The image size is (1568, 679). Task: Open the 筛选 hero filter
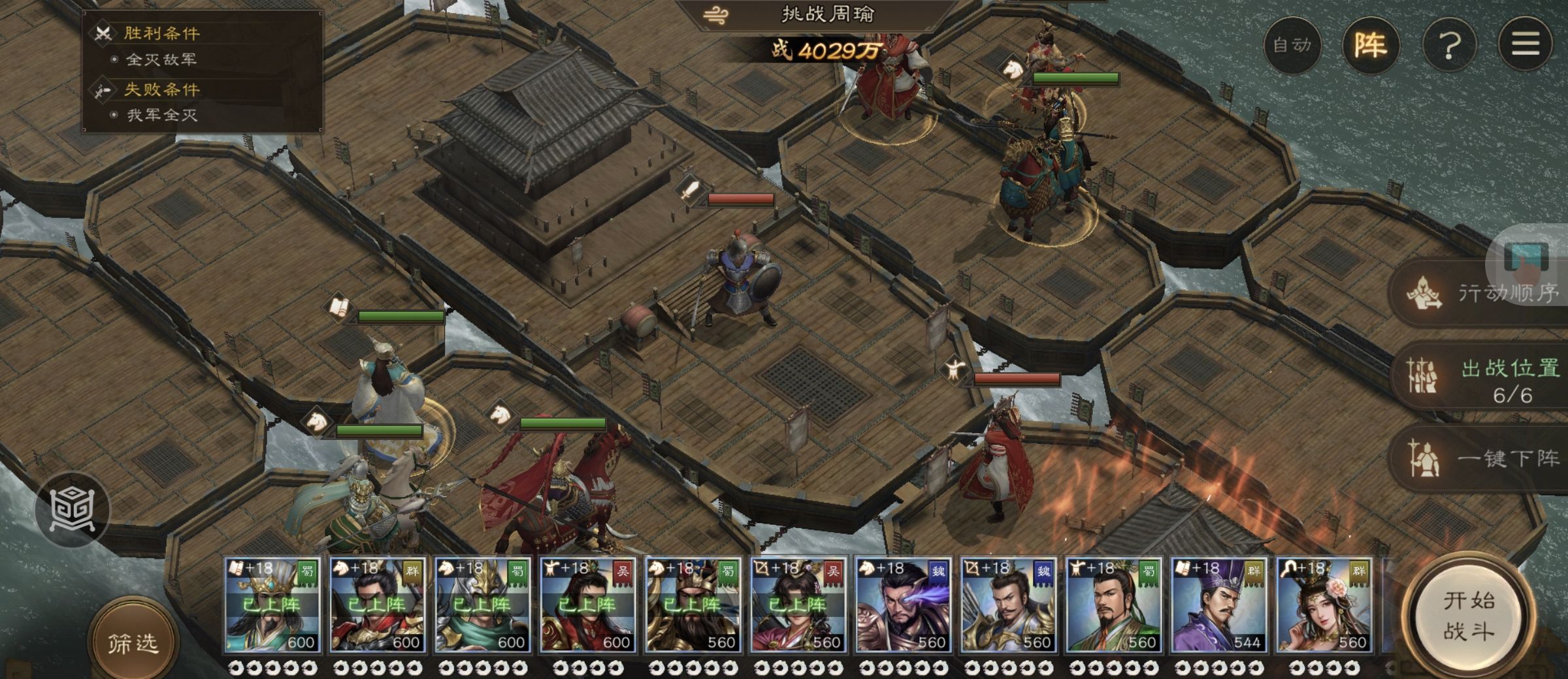(133, 643)
